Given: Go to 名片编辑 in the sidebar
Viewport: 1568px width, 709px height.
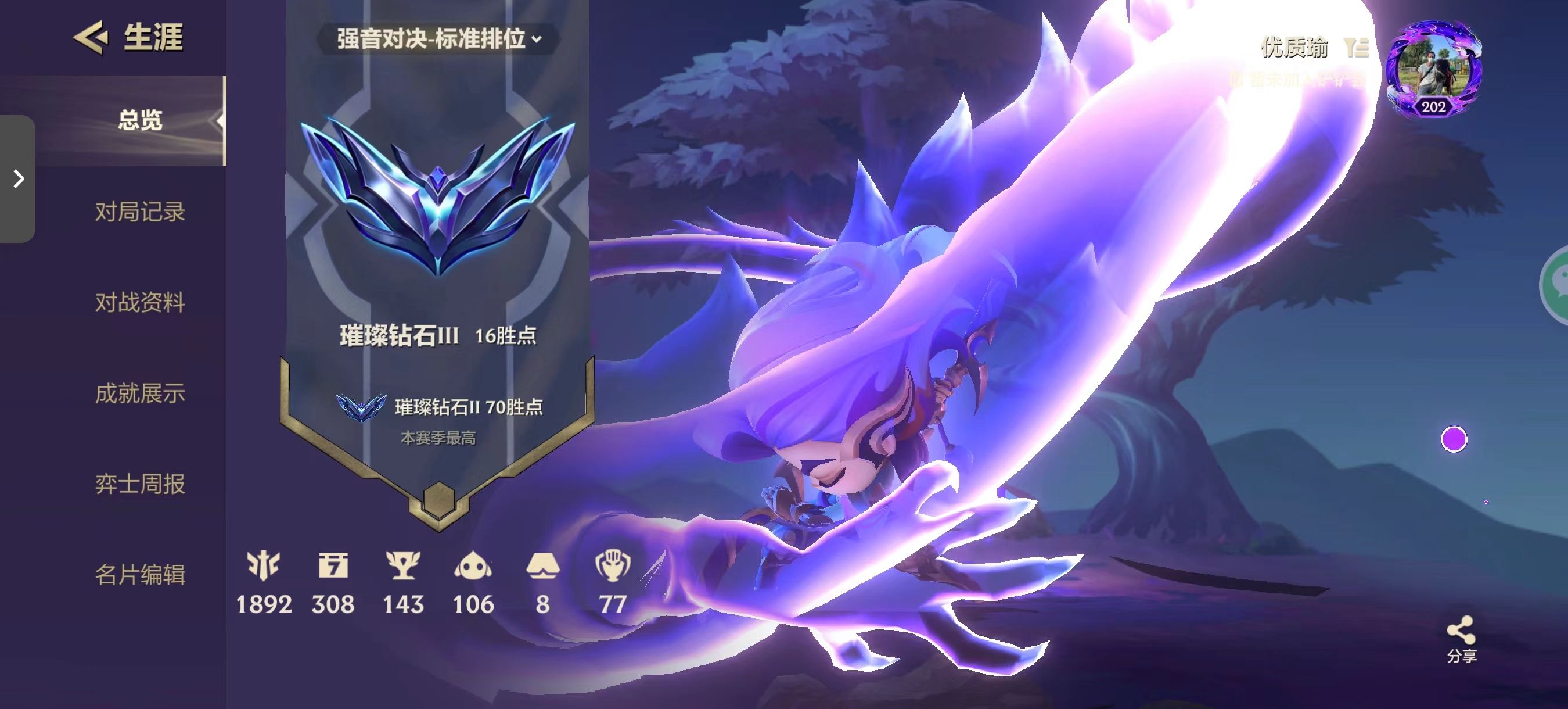Looking at the screenshot, I should click(x=140, y=574).
